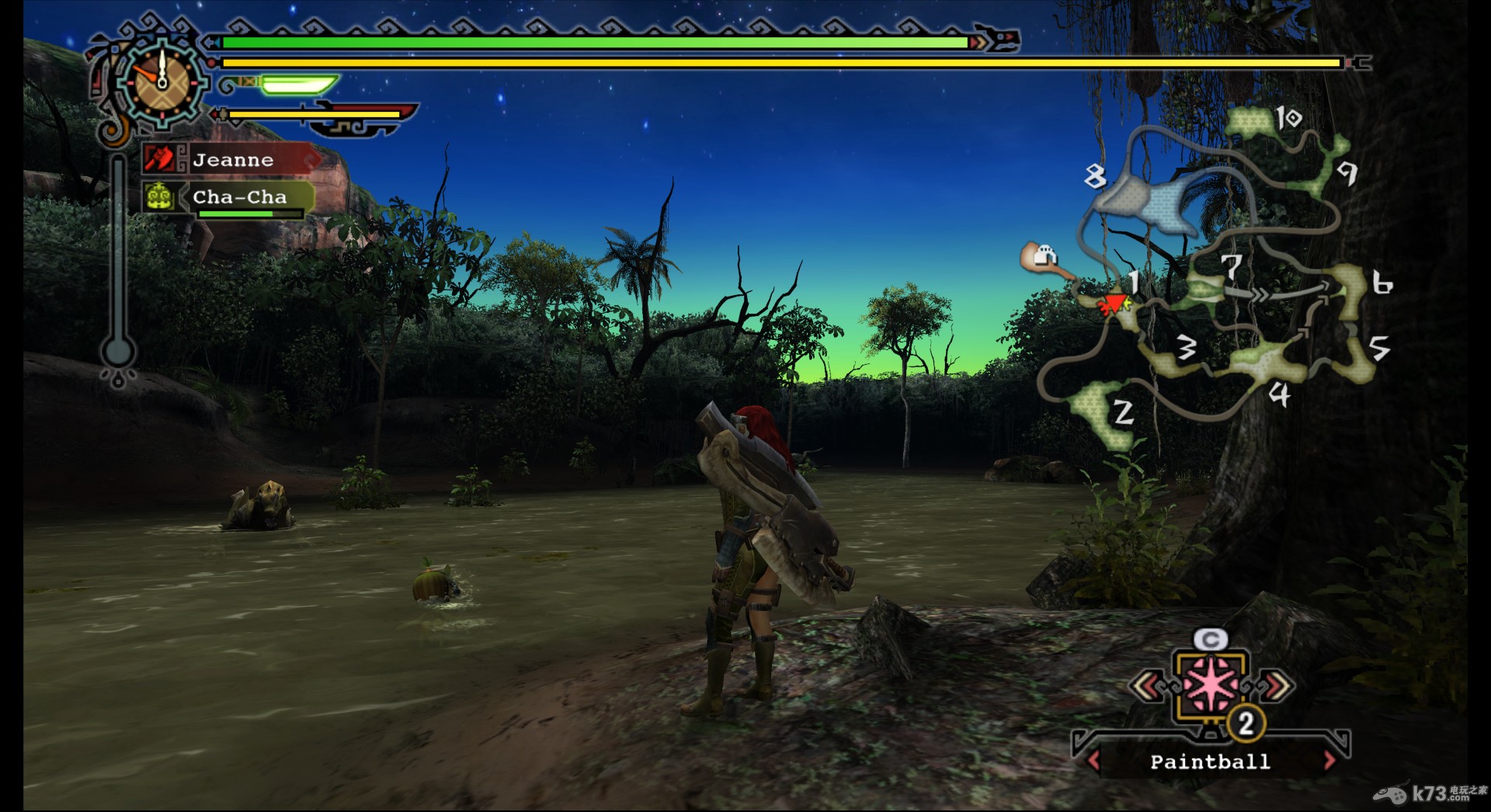
Task: Select the red player marker on minimap
Action: [1115, 304]
